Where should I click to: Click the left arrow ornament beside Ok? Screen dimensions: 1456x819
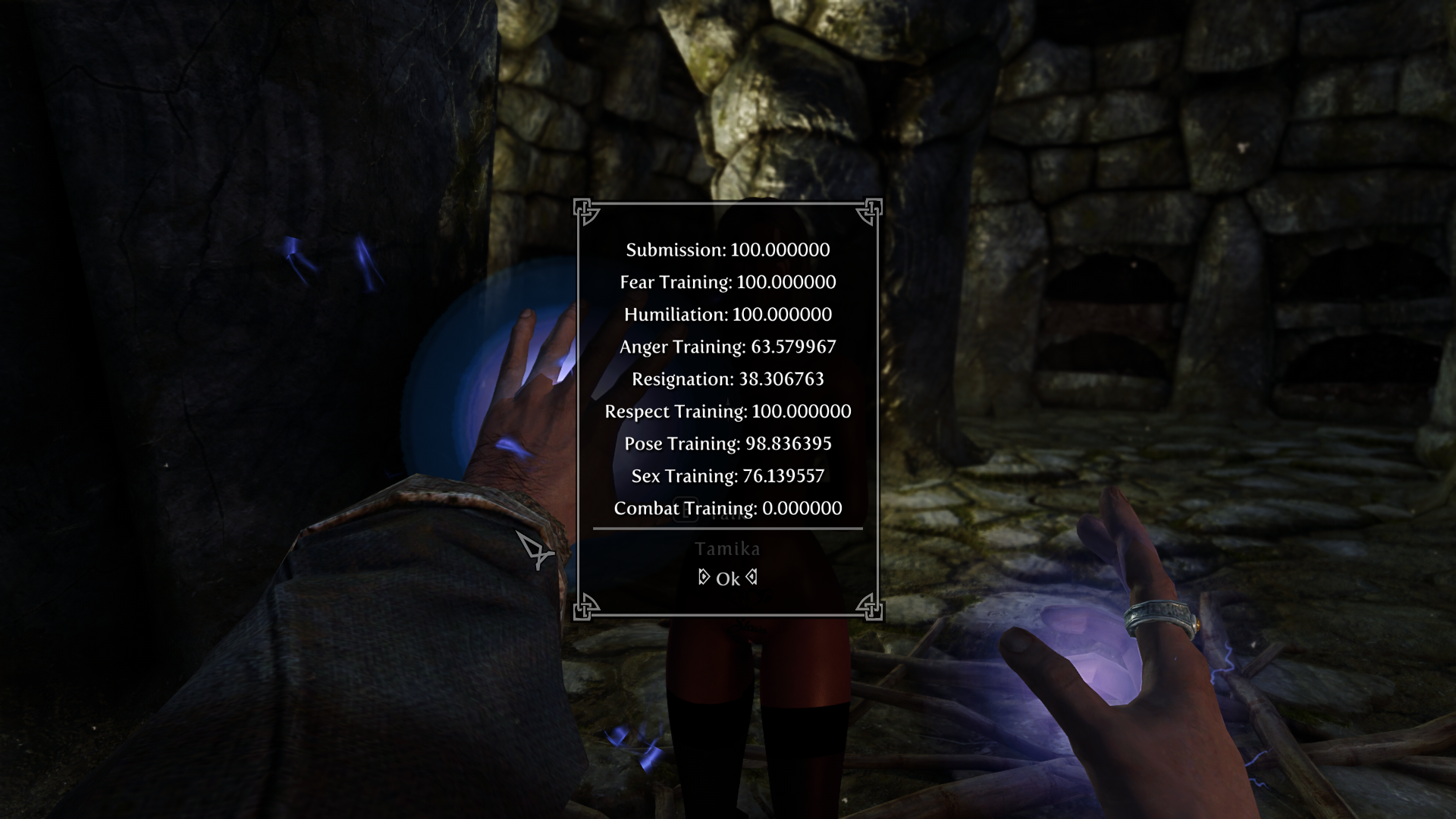pyautogui.click(x=703, y=577)
